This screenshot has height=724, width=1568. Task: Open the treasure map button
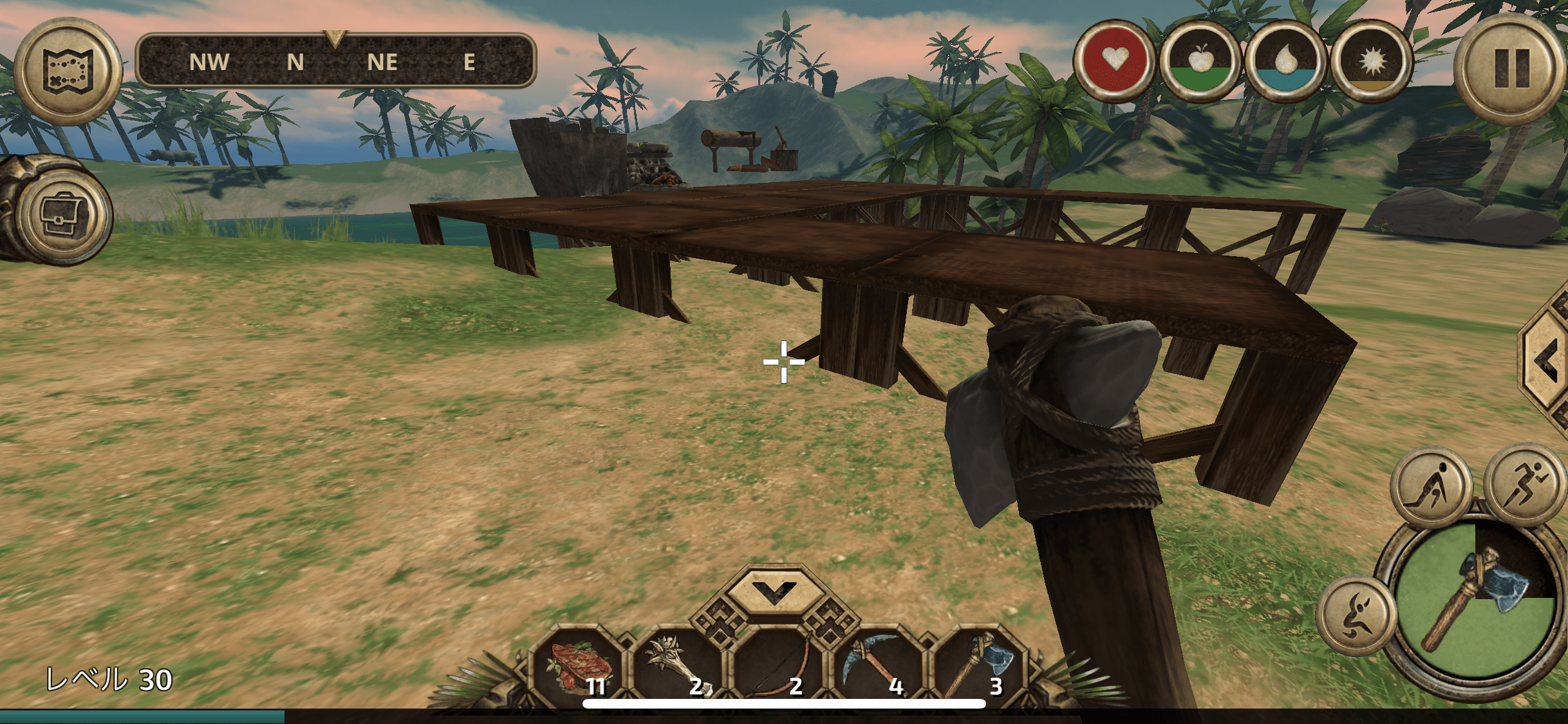pyautogui.click(x=68, y=71)
